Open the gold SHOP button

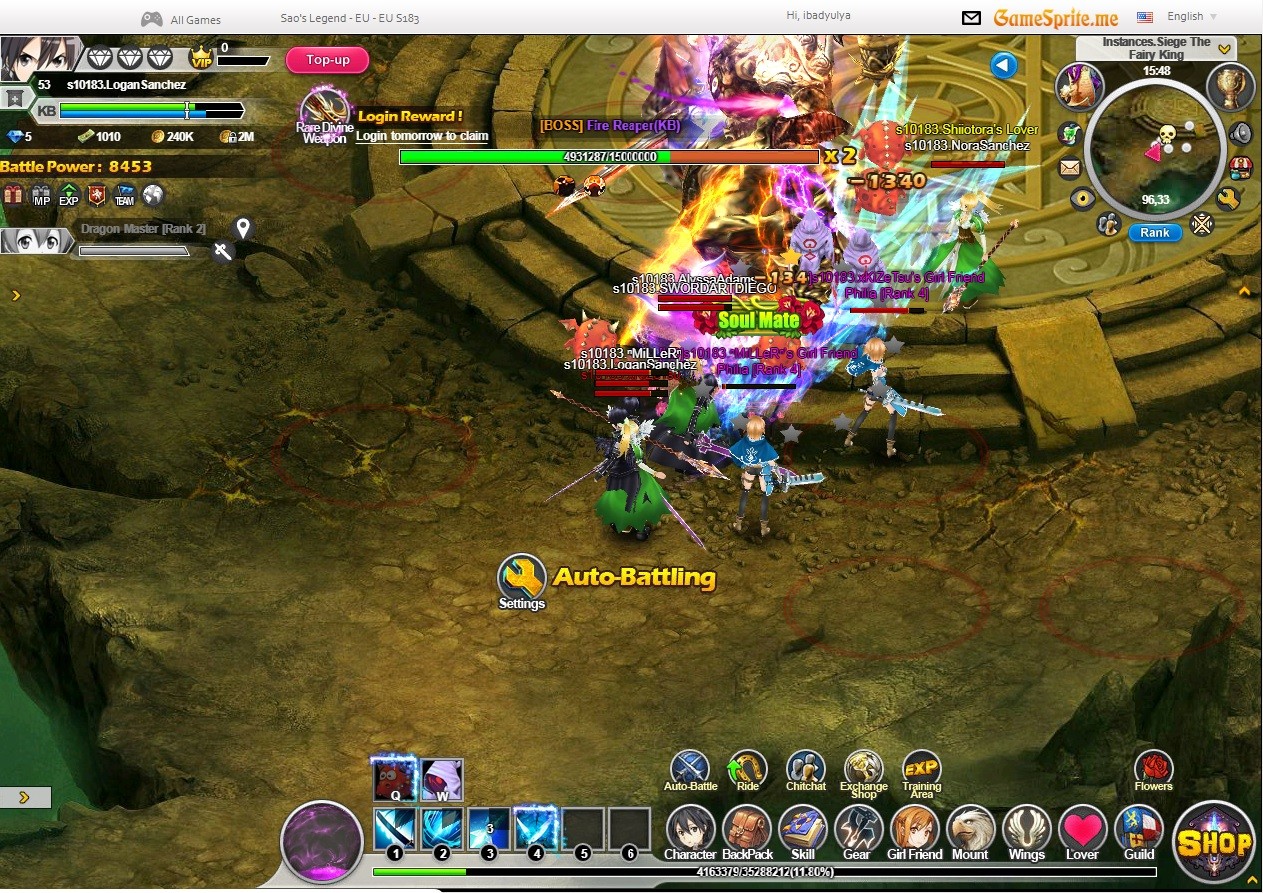(x=1214, y=842)
